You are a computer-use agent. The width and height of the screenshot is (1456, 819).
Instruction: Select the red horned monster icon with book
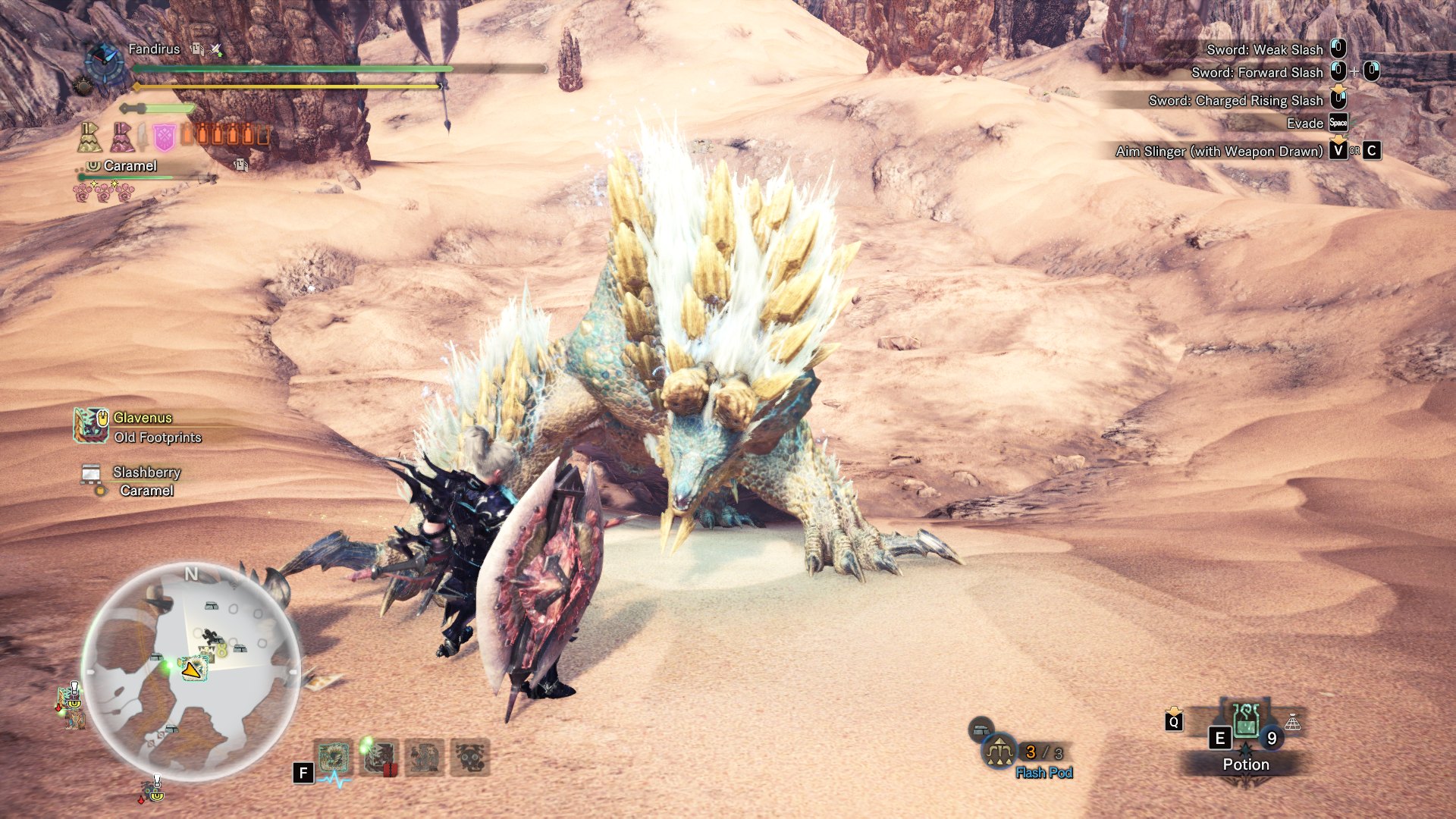378,757
